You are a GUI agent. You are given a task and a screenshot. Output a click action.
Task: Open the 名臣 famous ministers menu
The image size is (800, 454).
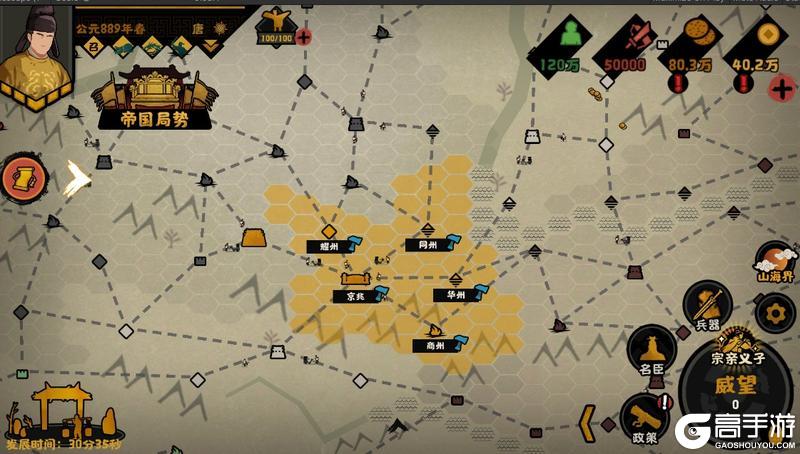click(652, 354)
